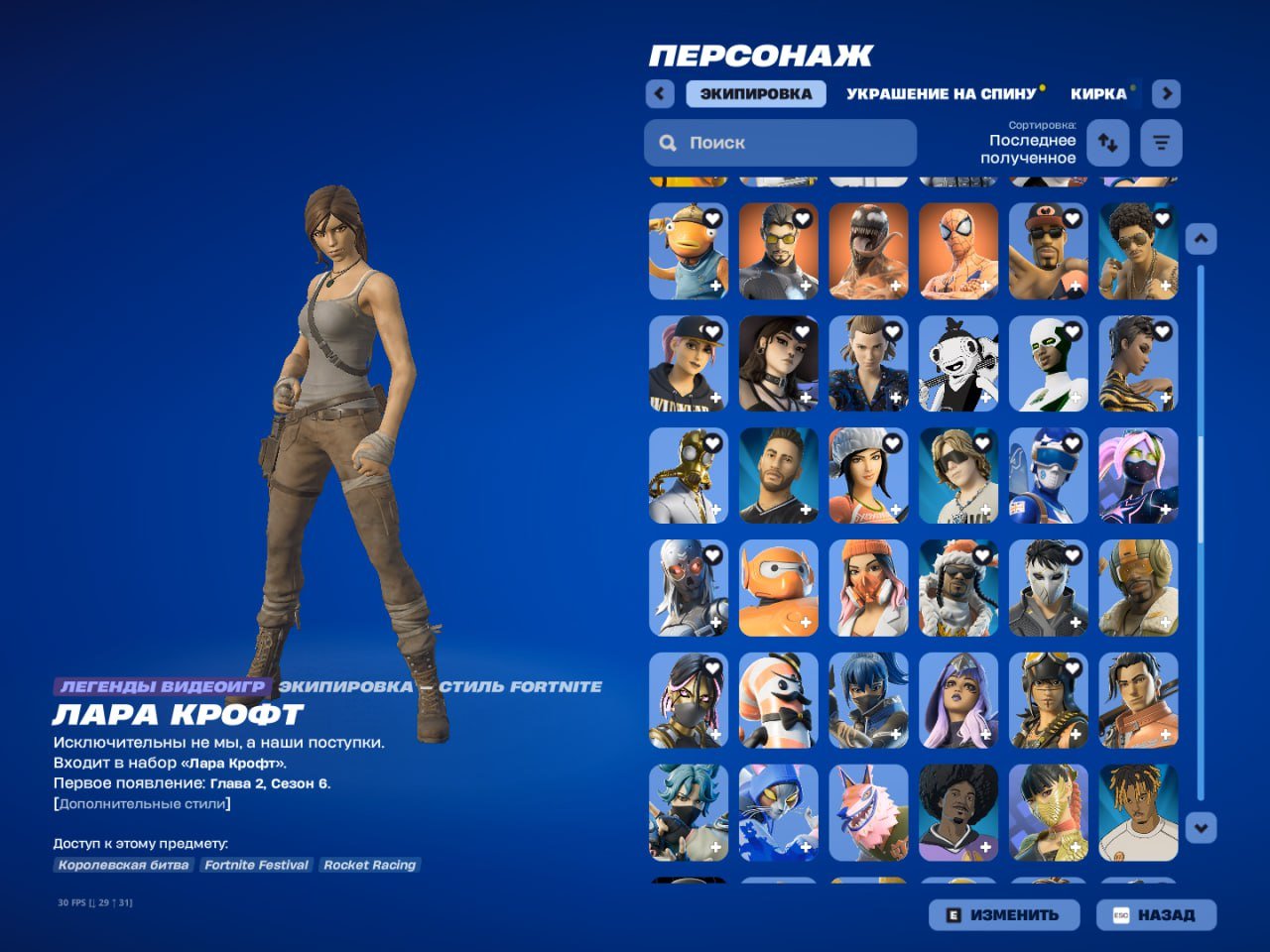Click the plus icon on the Fishstick skin card
The image size is (1270, 952).
[x=717, y=286]
